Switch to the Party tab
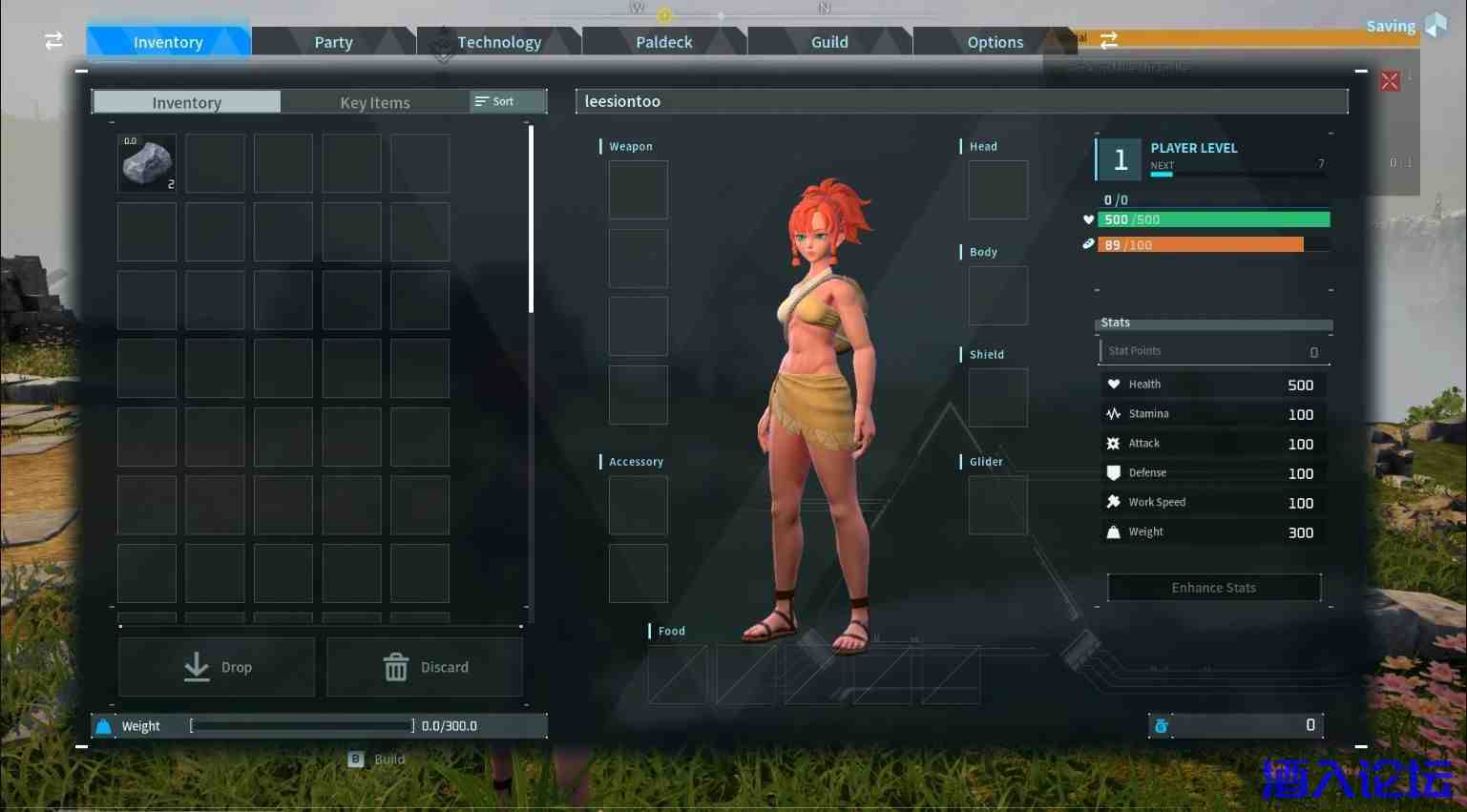Screen dimensions: 1467x812 (x=333, y=42)
